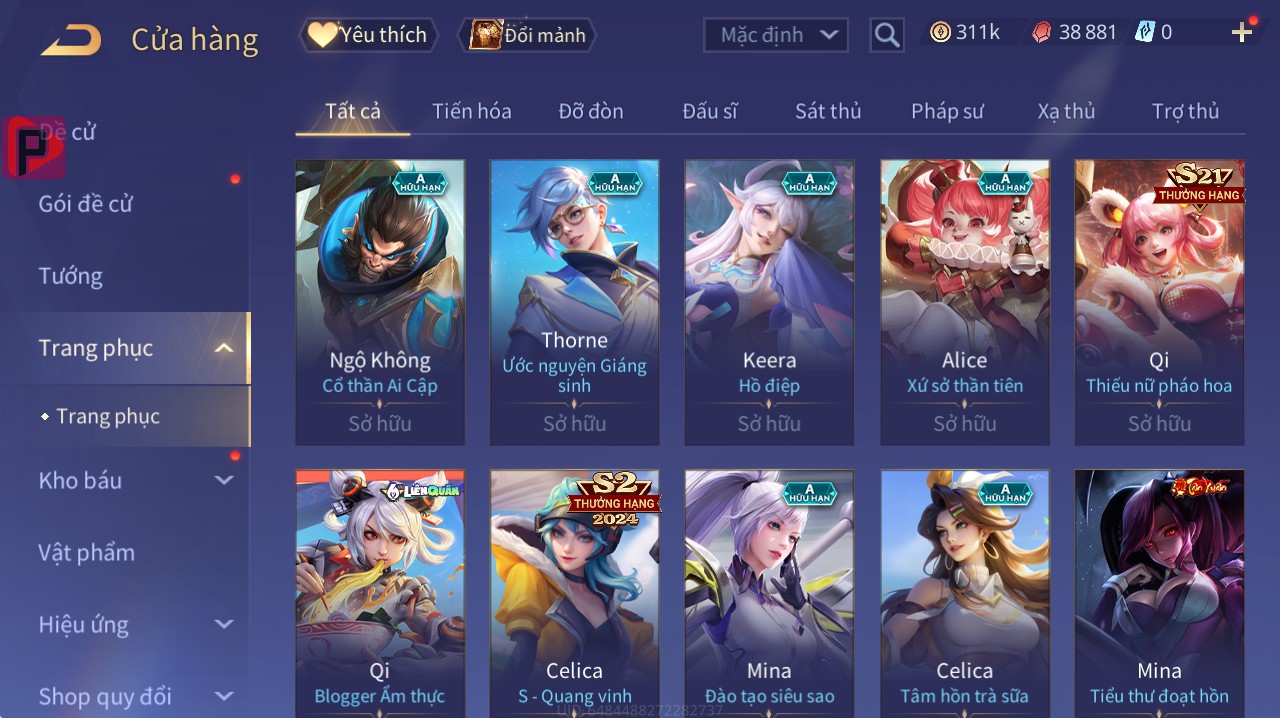The width and height of the screenshot is (1280, 718).
Task: Expand the Kho báu section
Action: pyautogui.click(x=224, y=480)
